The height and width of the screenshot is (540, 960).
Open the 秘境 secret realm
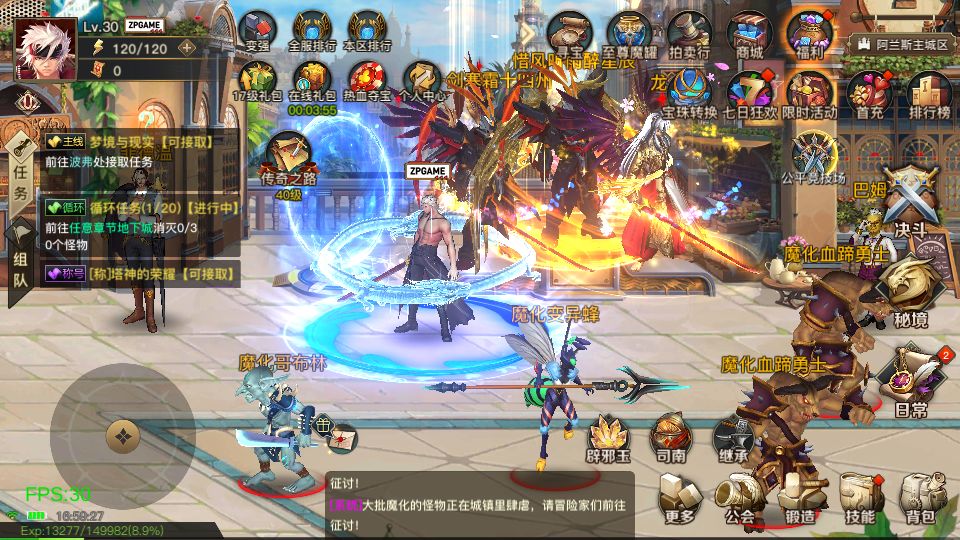pos(909,290)
